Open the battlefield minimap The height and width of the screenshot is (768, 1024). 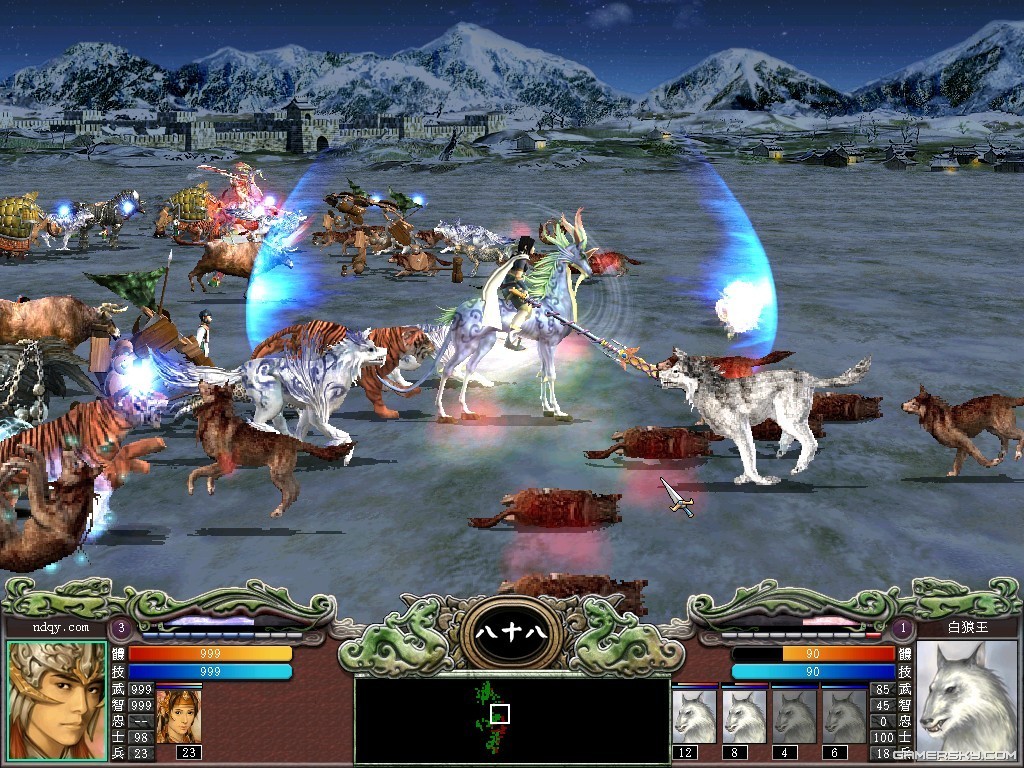click(x=511, y=720)
